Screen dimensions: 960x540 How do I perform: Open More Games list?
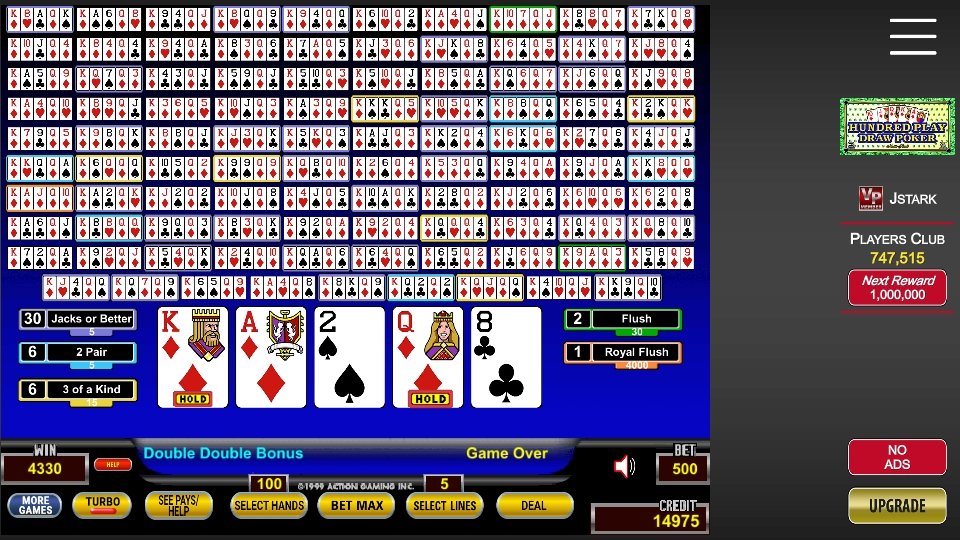click(x=35, y=505)
